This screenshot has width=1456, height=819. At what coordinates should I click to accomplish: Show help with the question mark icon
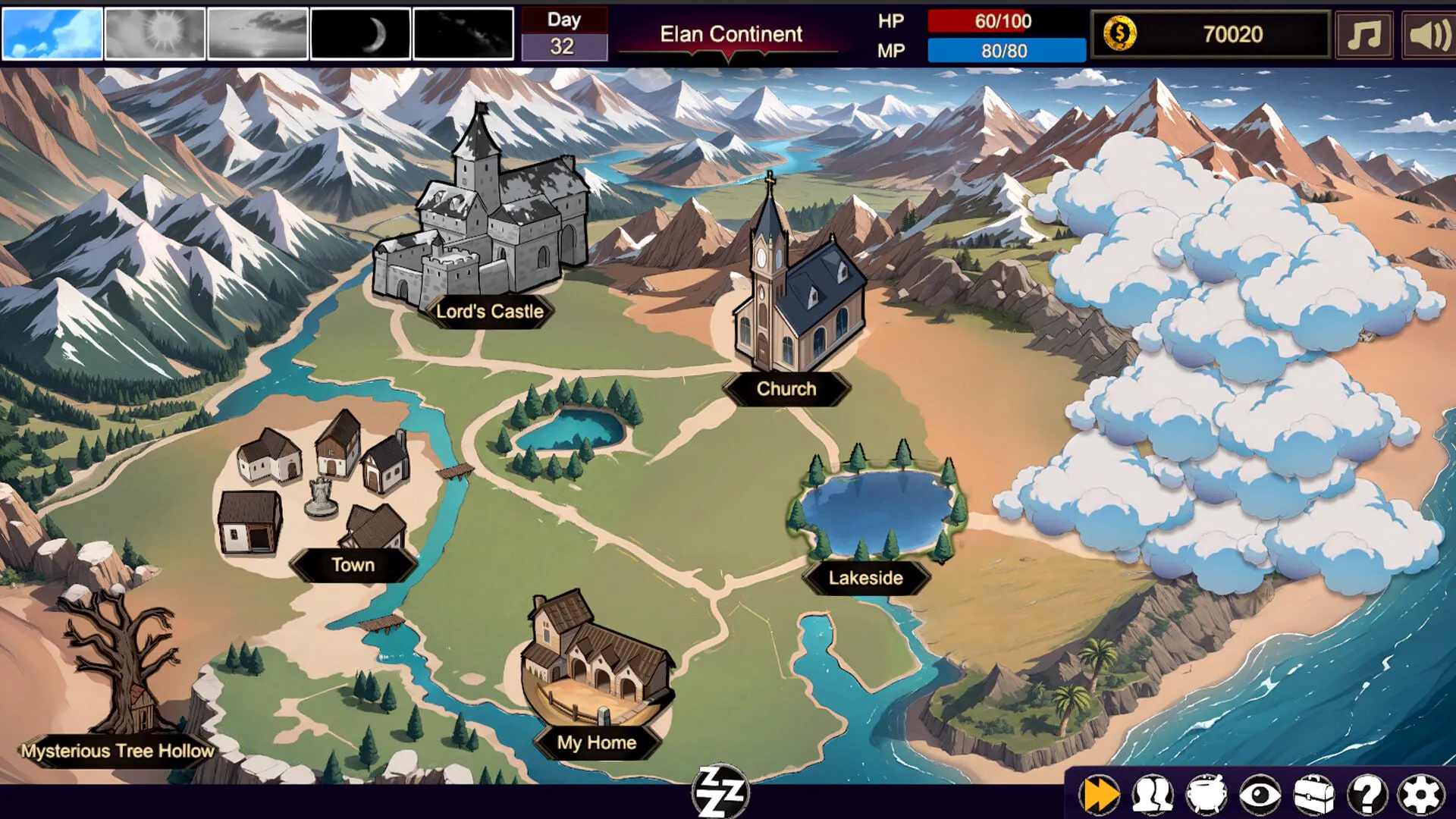coord(1367,795)
